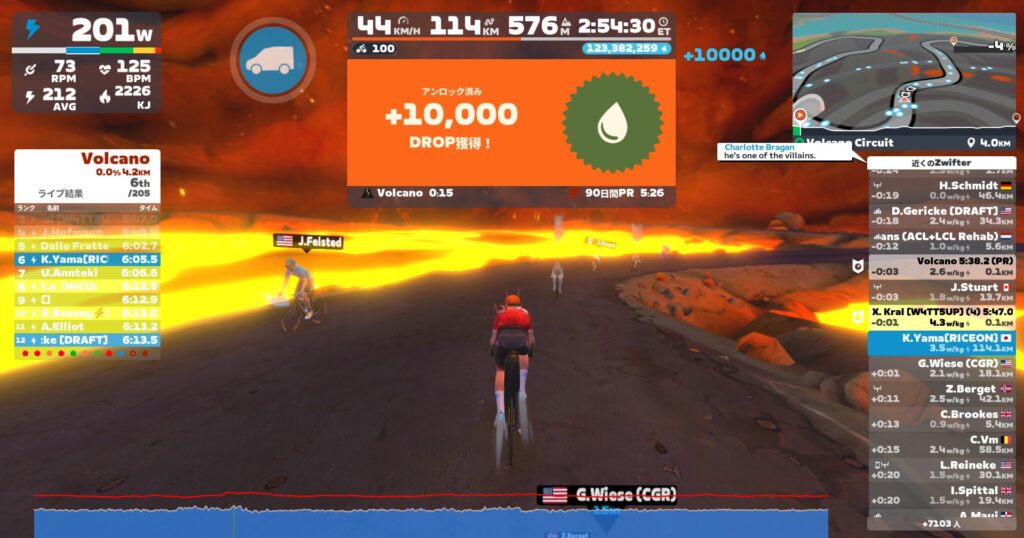Select A.Elliot in the live results

tap(88, 326)
